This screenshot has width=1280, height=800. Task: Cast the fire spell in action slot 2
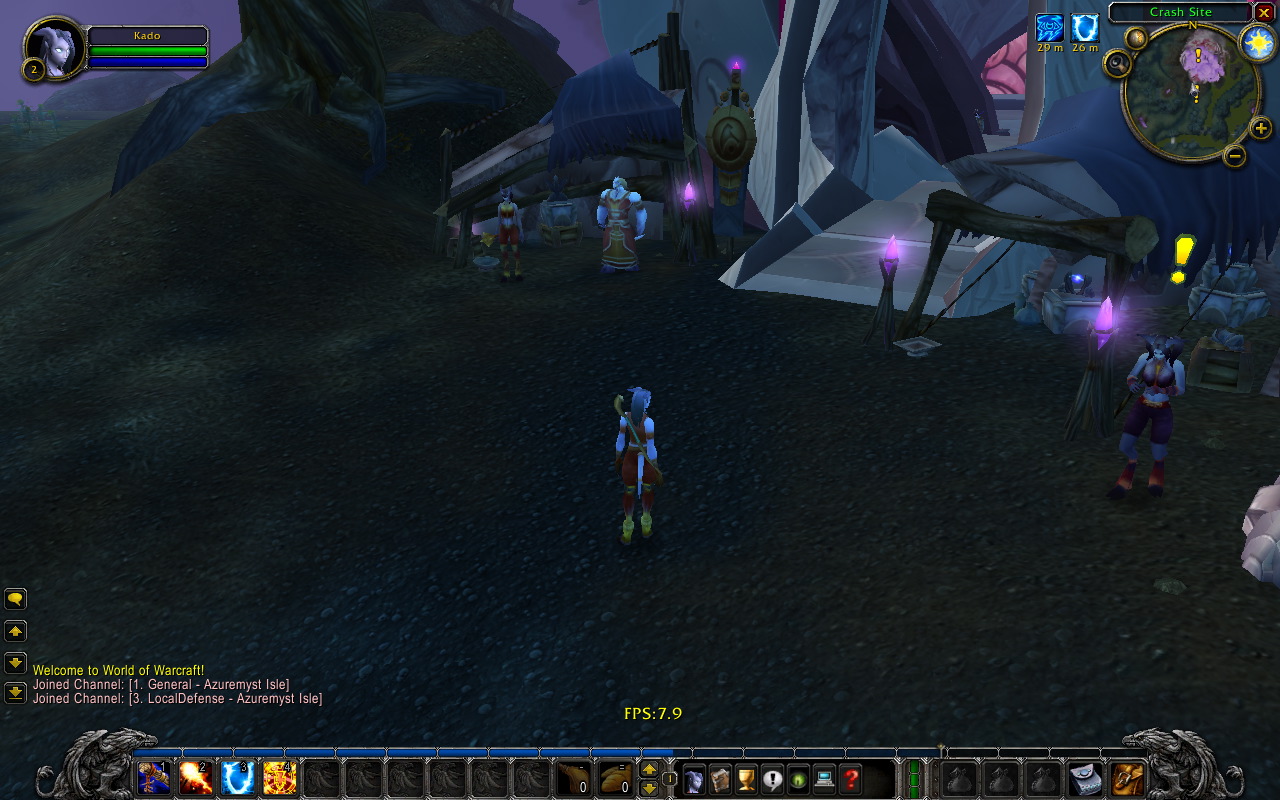click(x=195, y=779)
